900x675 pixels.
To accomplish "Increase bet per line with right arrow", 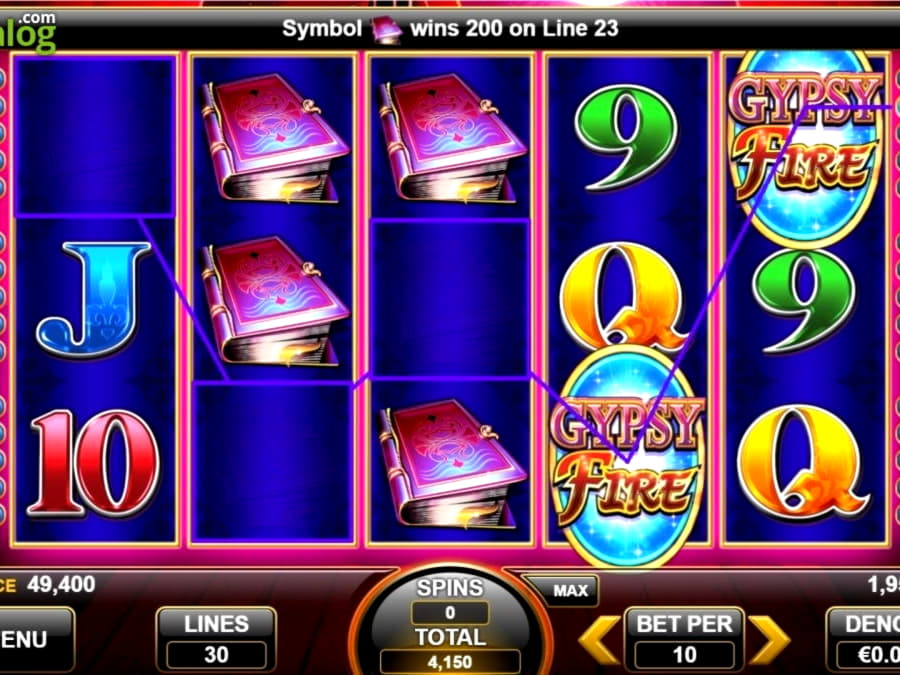I will (769, 640).
